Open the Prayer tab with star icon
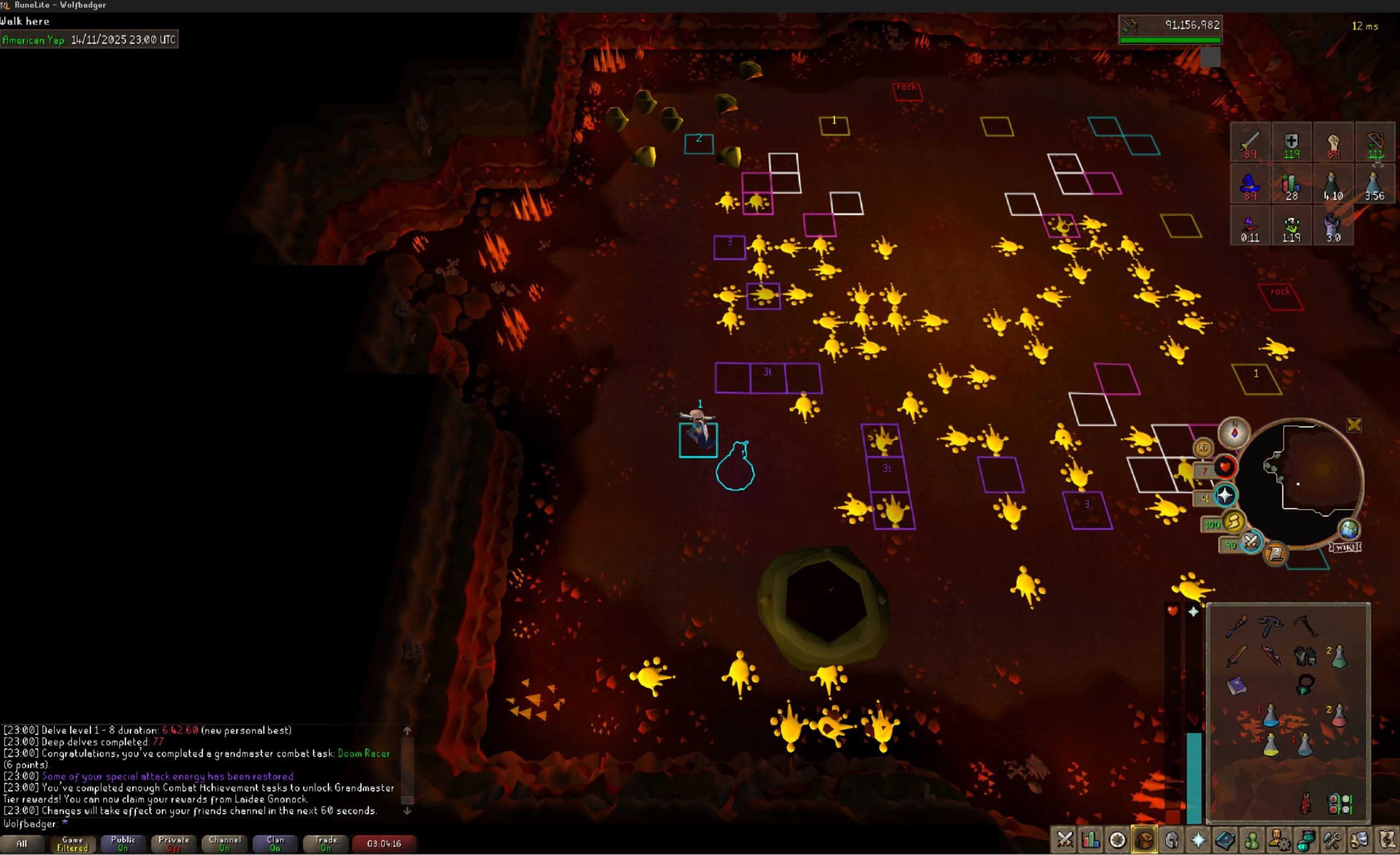Image resolution: width=1400 pixels, height=855 pixels. click(1198, 840)
